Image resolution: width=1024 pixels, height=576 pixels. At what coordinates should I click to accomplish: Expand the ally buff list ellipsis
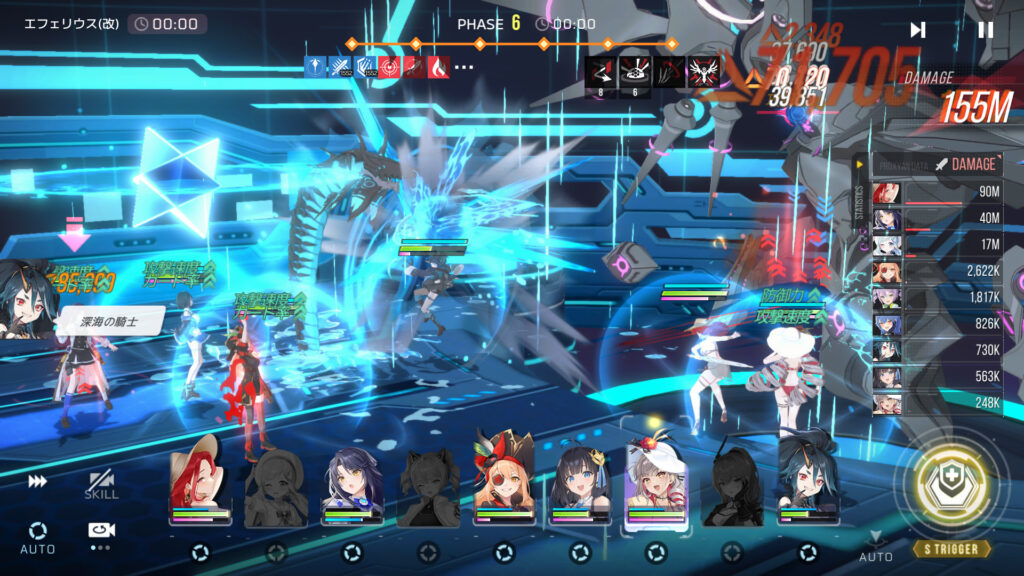464,67
